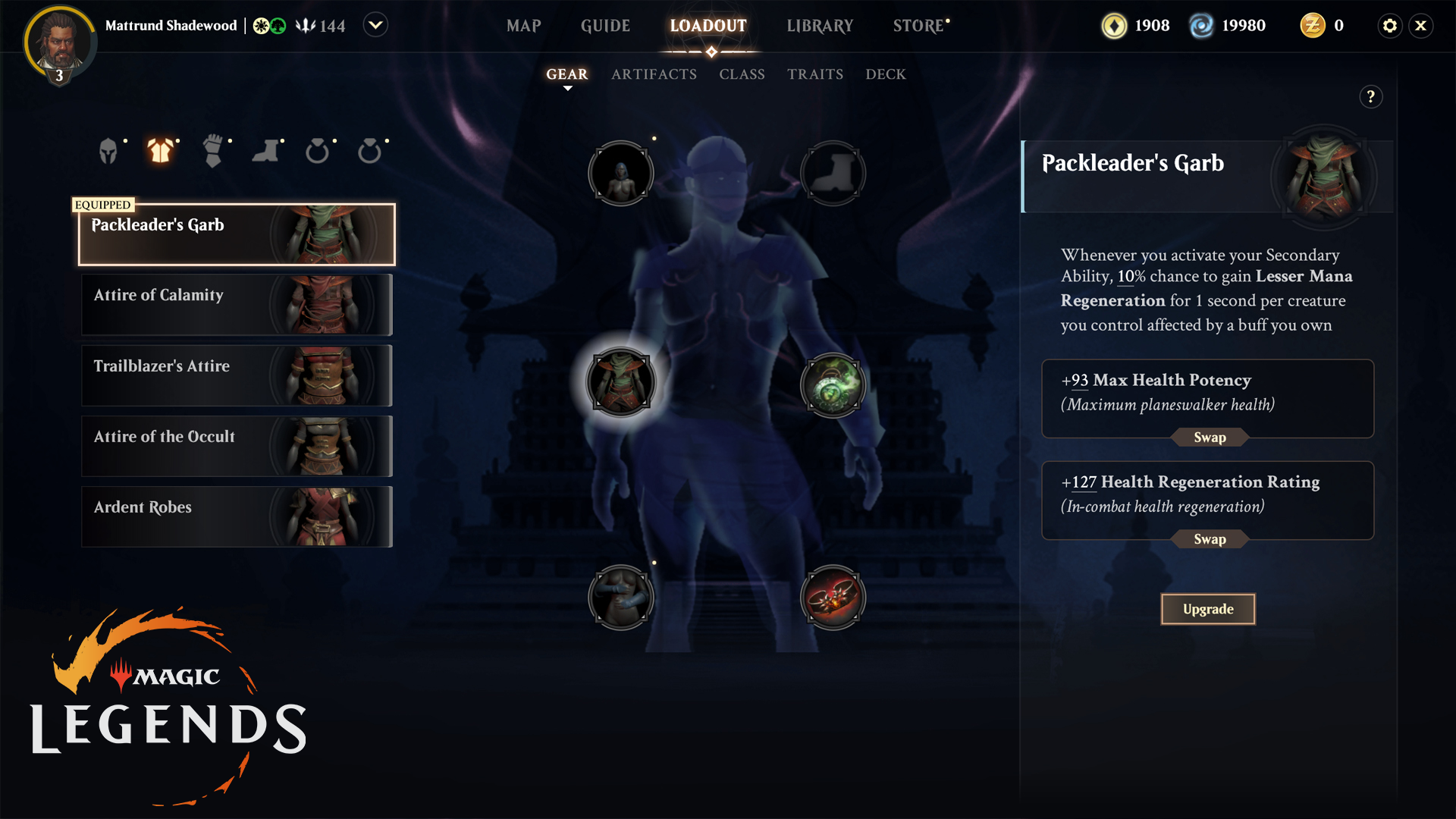Switch to the Class tab
1456x819 pixels.
742,74
